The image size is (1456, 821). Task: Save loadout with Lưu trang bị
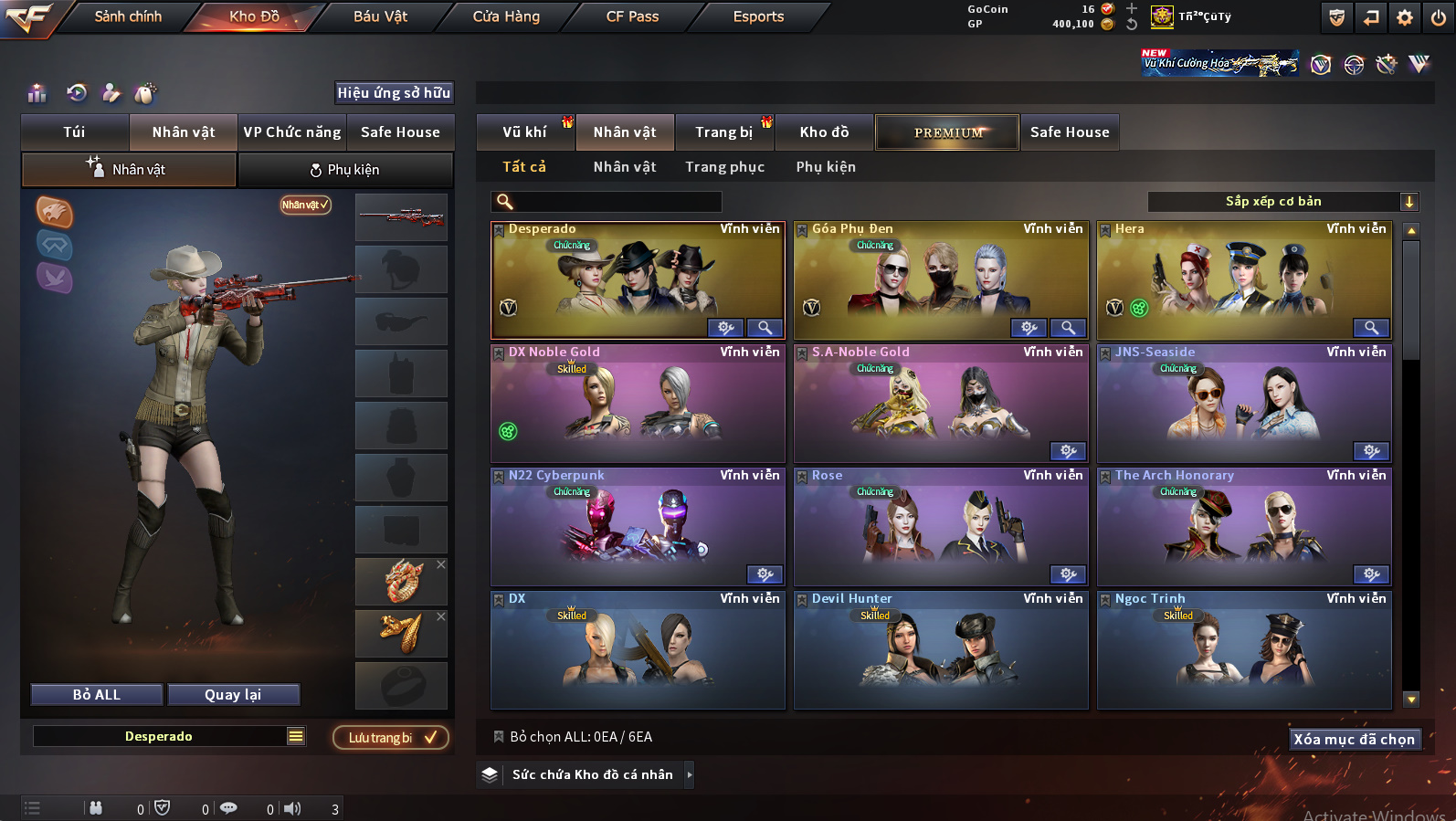click(x=391, y=738)
